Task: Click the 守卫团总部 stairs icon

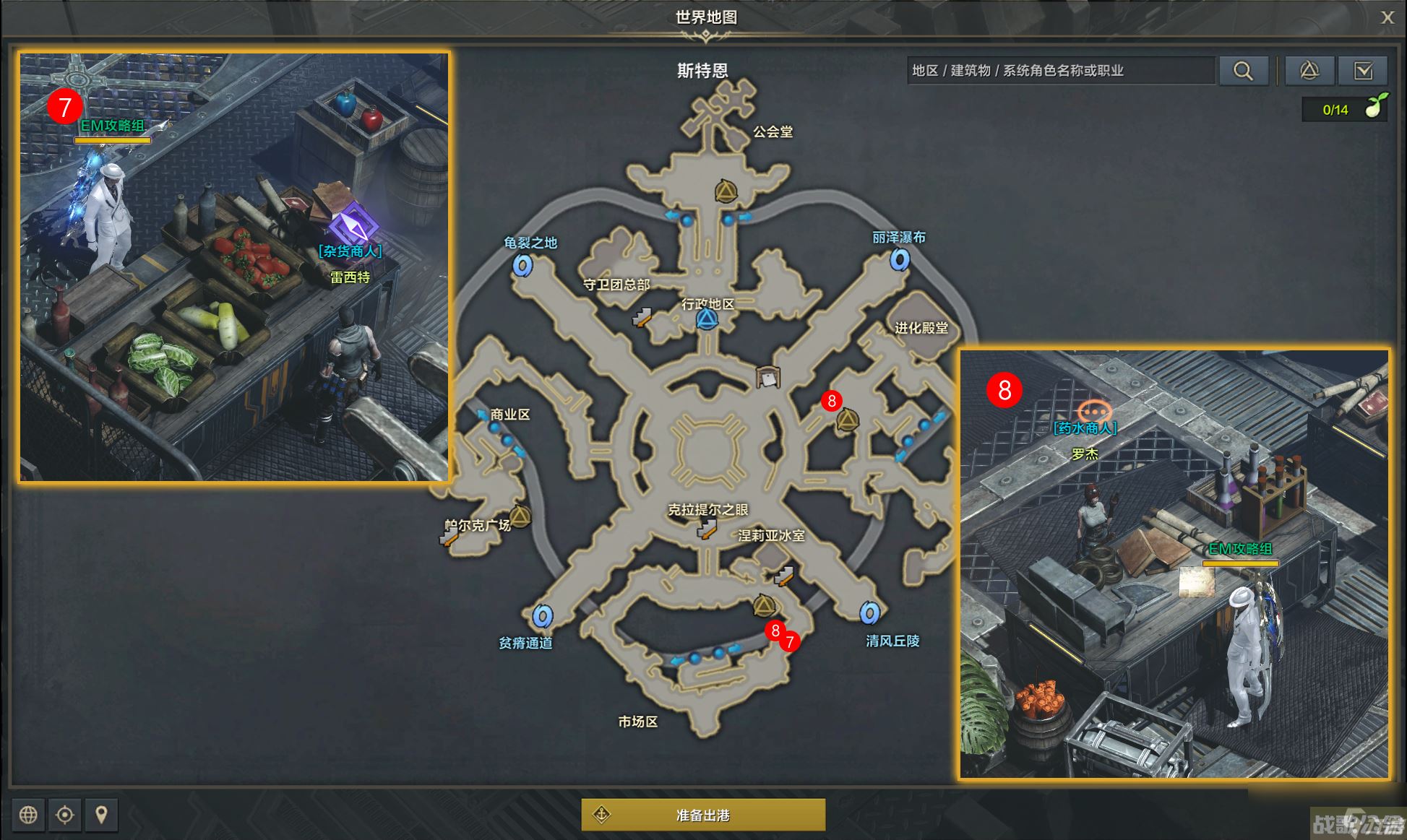Action: (641, 316)
